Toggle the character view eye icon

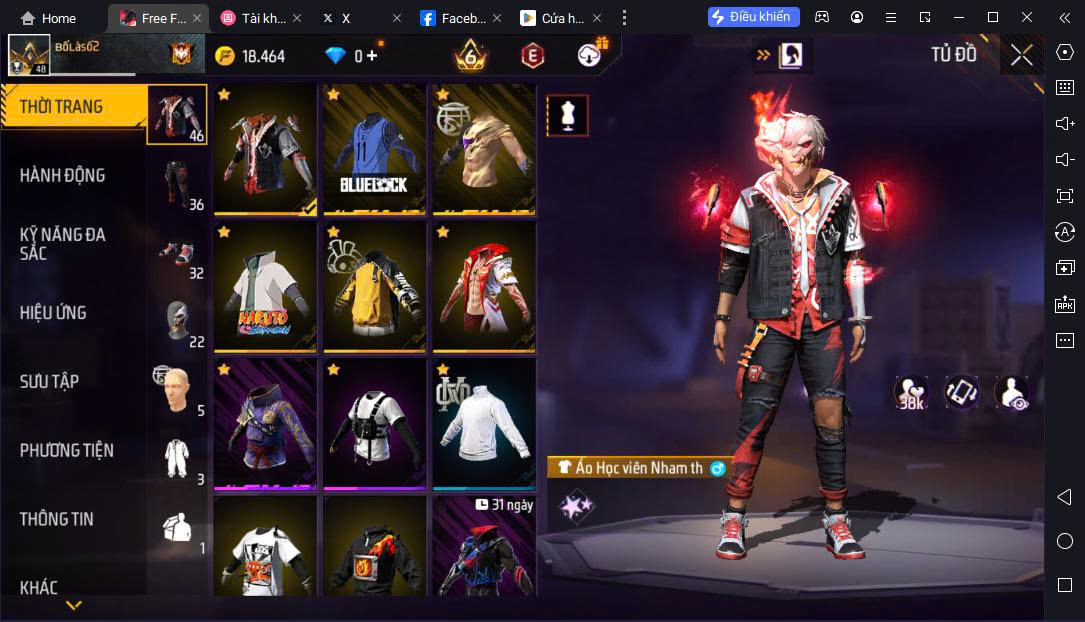coord(1012,393)
